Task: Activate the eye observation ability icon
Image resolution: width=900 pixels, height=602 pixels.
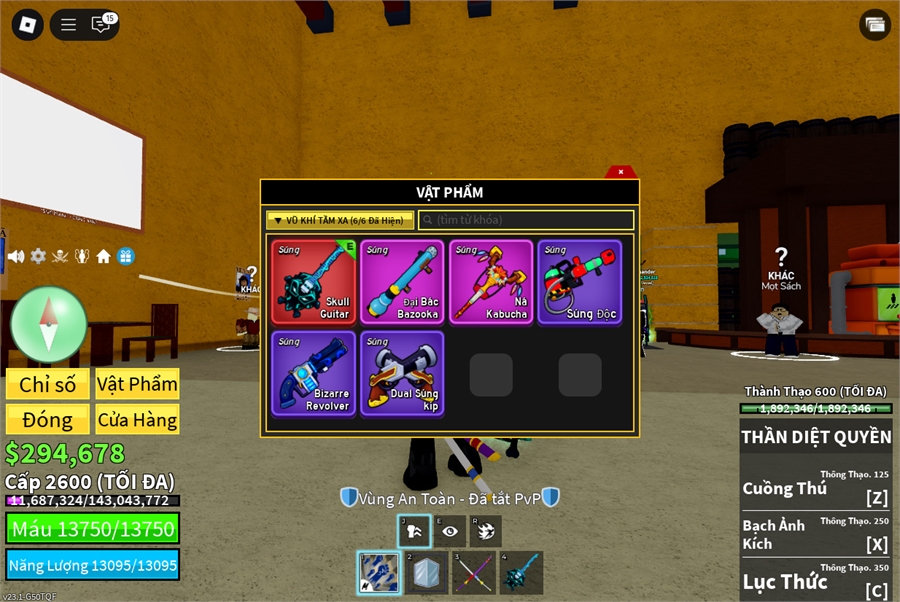Action: click(450, 532)
